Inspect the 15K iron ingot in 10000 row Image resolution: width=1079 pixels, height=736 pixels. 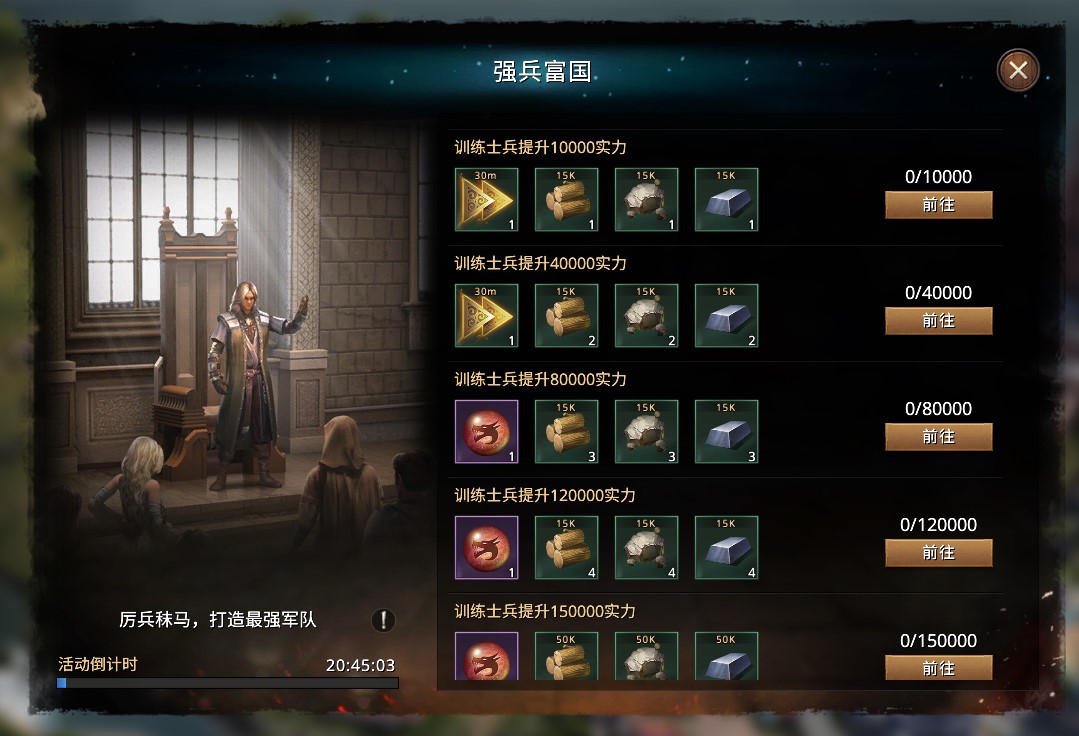(726, 200)
